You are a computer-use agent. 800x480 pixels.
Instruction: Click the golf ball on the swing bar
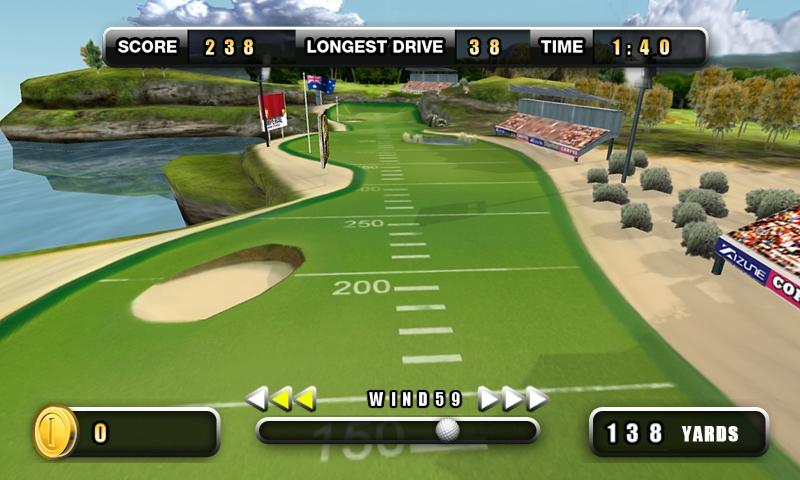448,430
